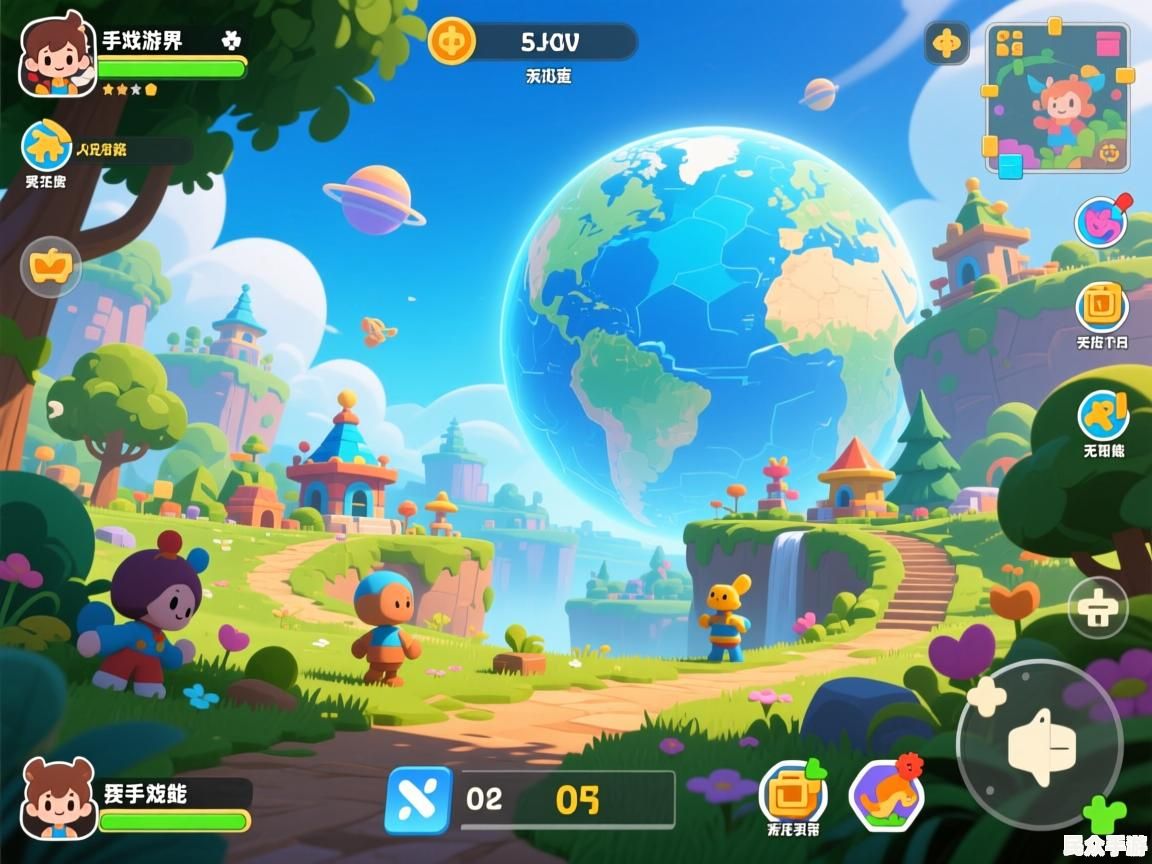Click the four-leaf clover icon near name

pyautogui.click(x=231, y=41)
